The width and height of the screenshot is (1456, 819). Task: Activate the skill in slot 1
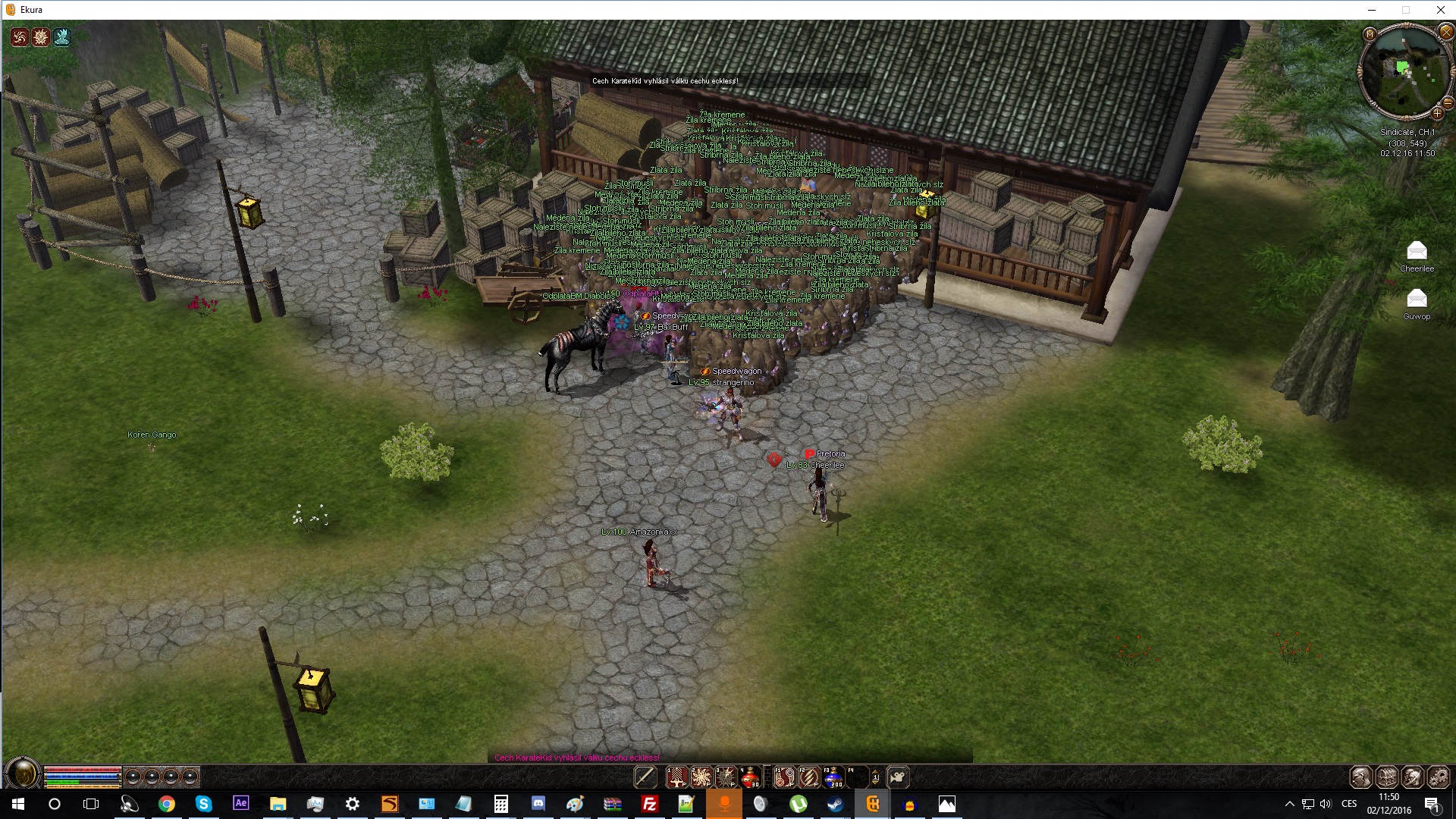[676, 777]
